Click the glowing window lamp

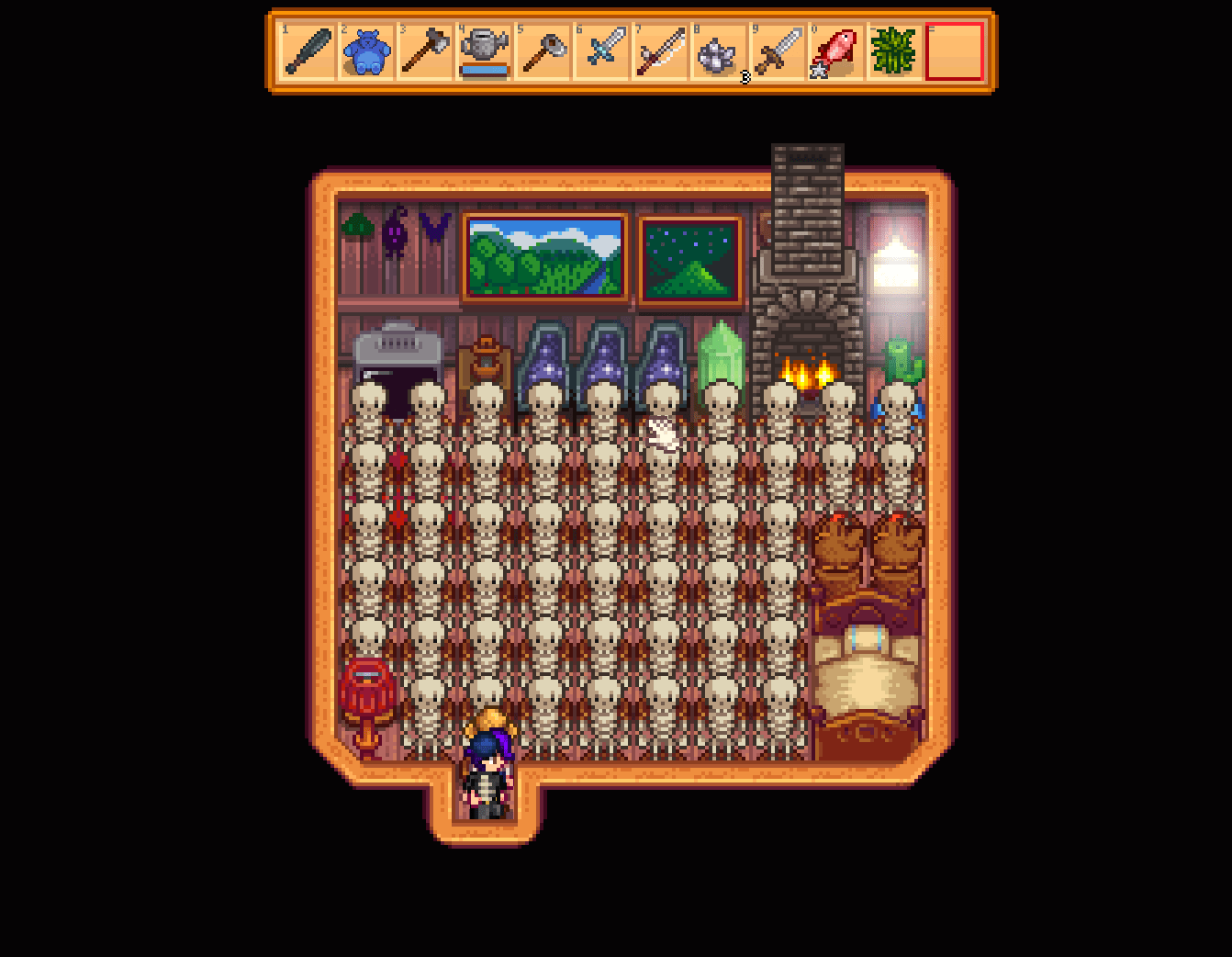click(895, 266)
